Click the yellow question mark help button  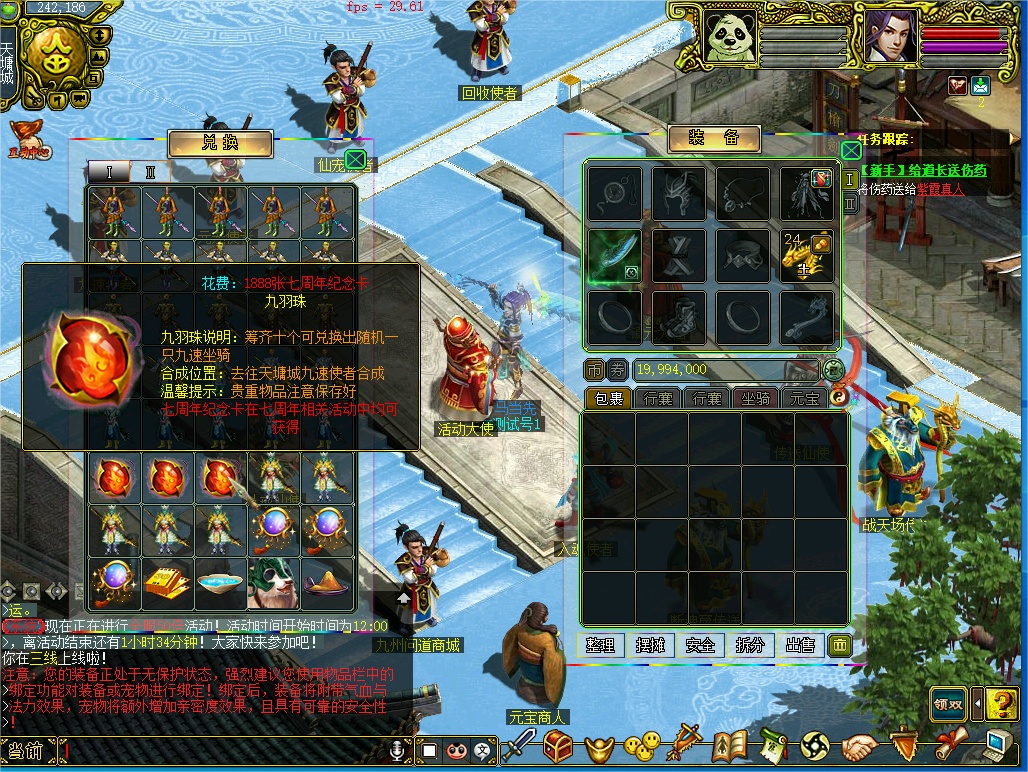click(1001, 704)
